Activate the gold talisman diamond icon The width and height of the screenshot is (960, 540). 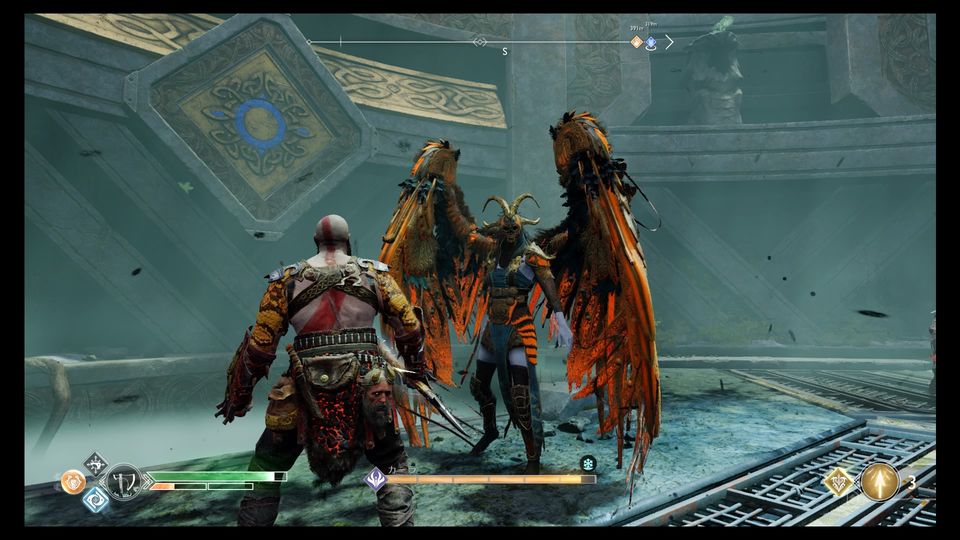tap(837, 481)
